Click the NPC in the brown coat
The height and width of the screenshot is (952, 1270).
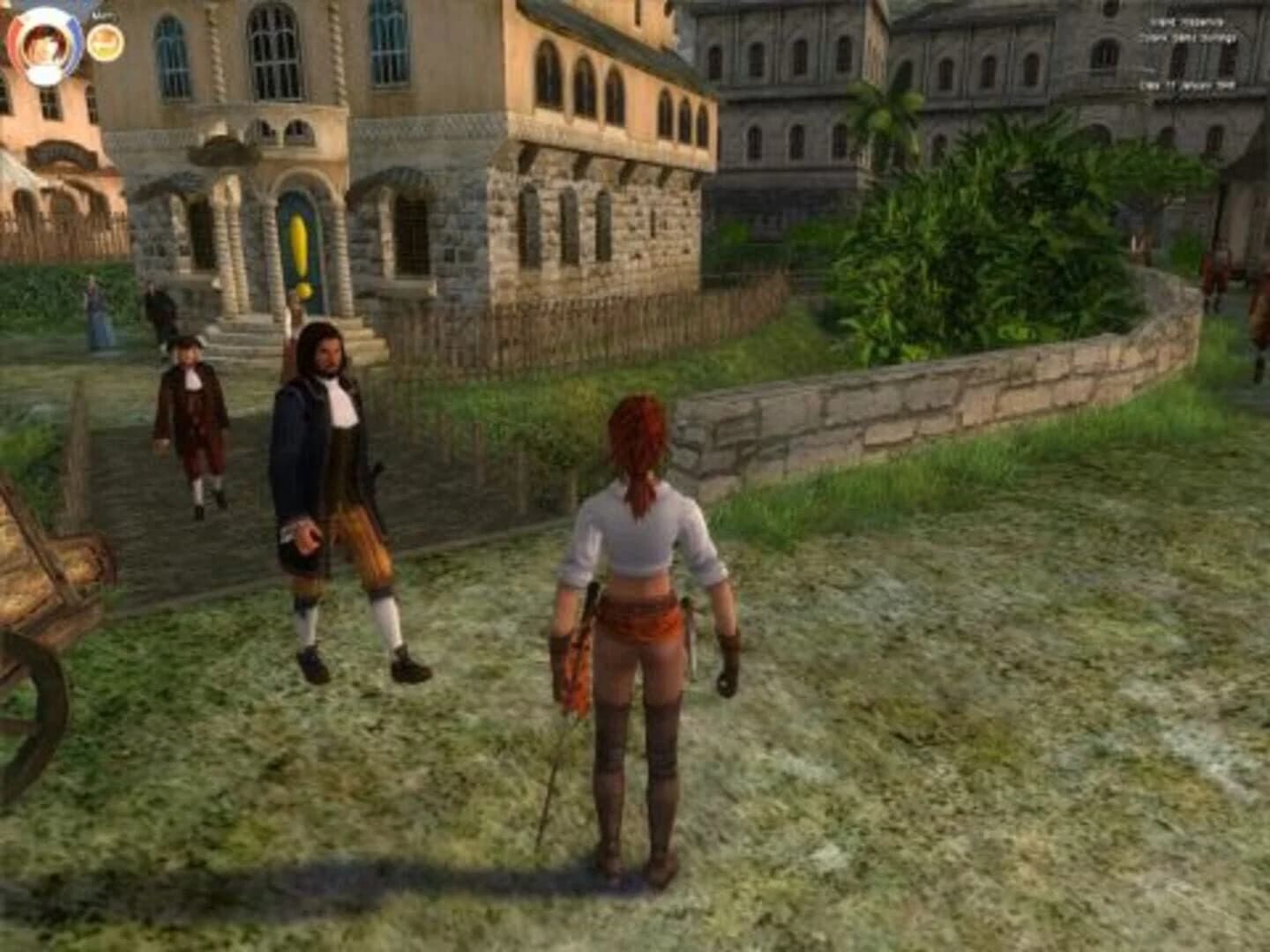[x=190, y=414]
